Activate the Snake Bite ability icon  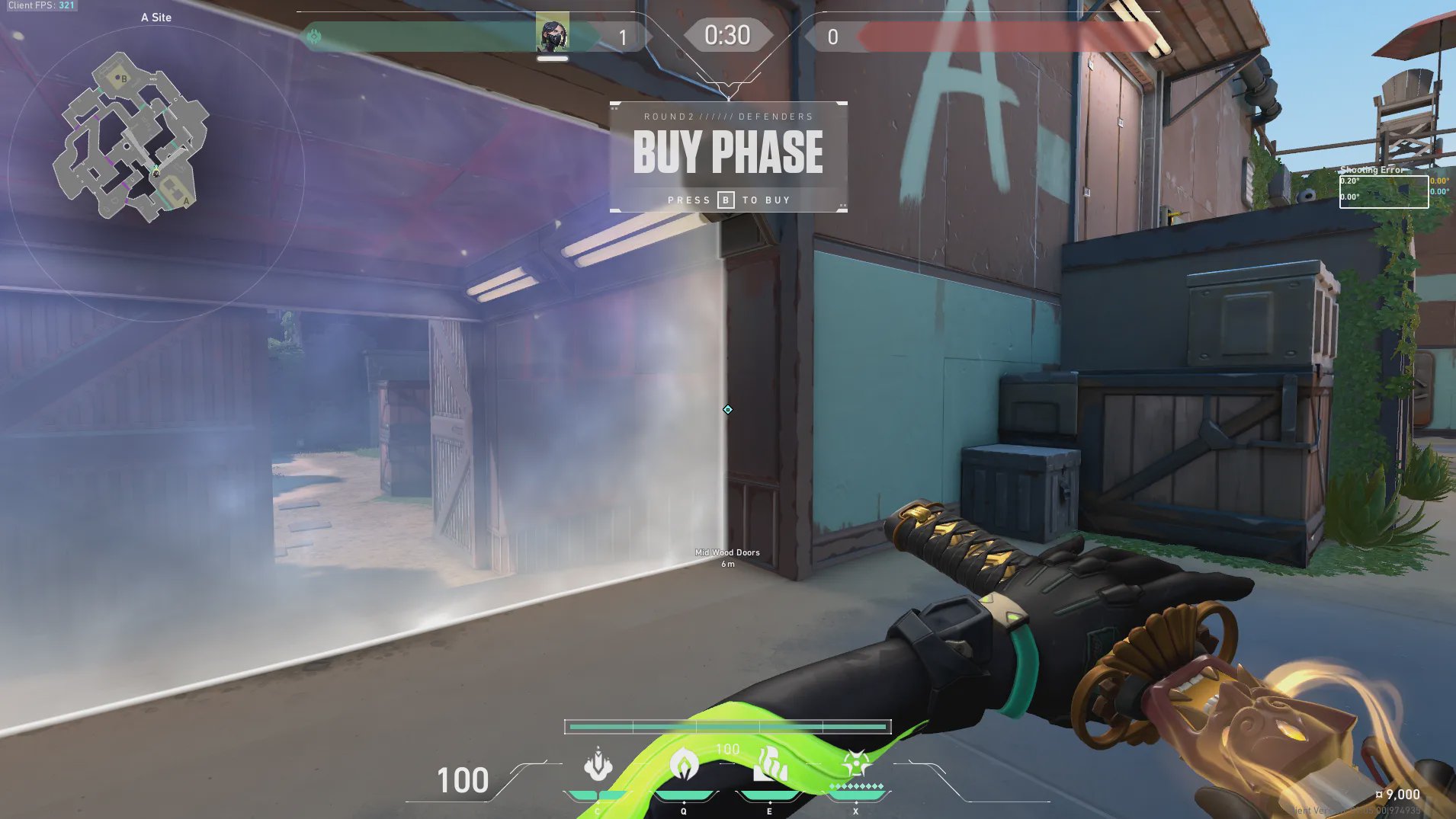[x=598, y=764]
